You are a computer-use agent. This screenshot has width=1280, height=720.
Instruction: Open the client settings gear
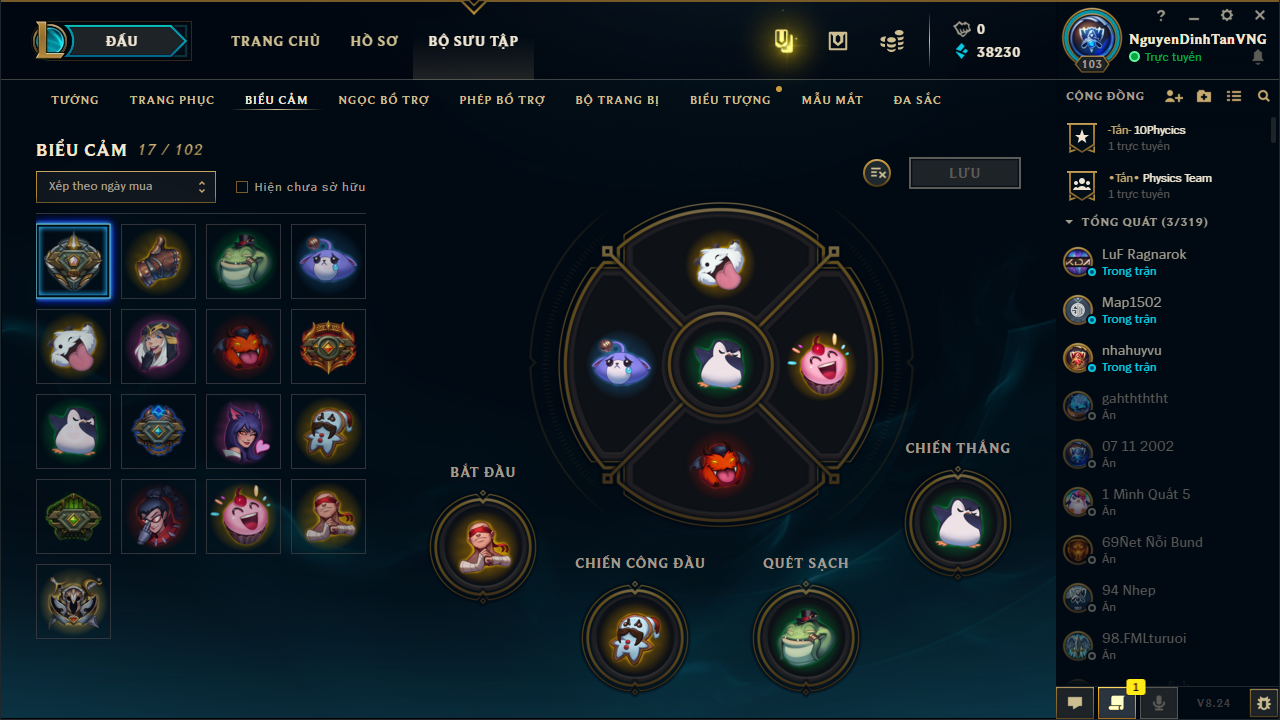(1227, 16)
